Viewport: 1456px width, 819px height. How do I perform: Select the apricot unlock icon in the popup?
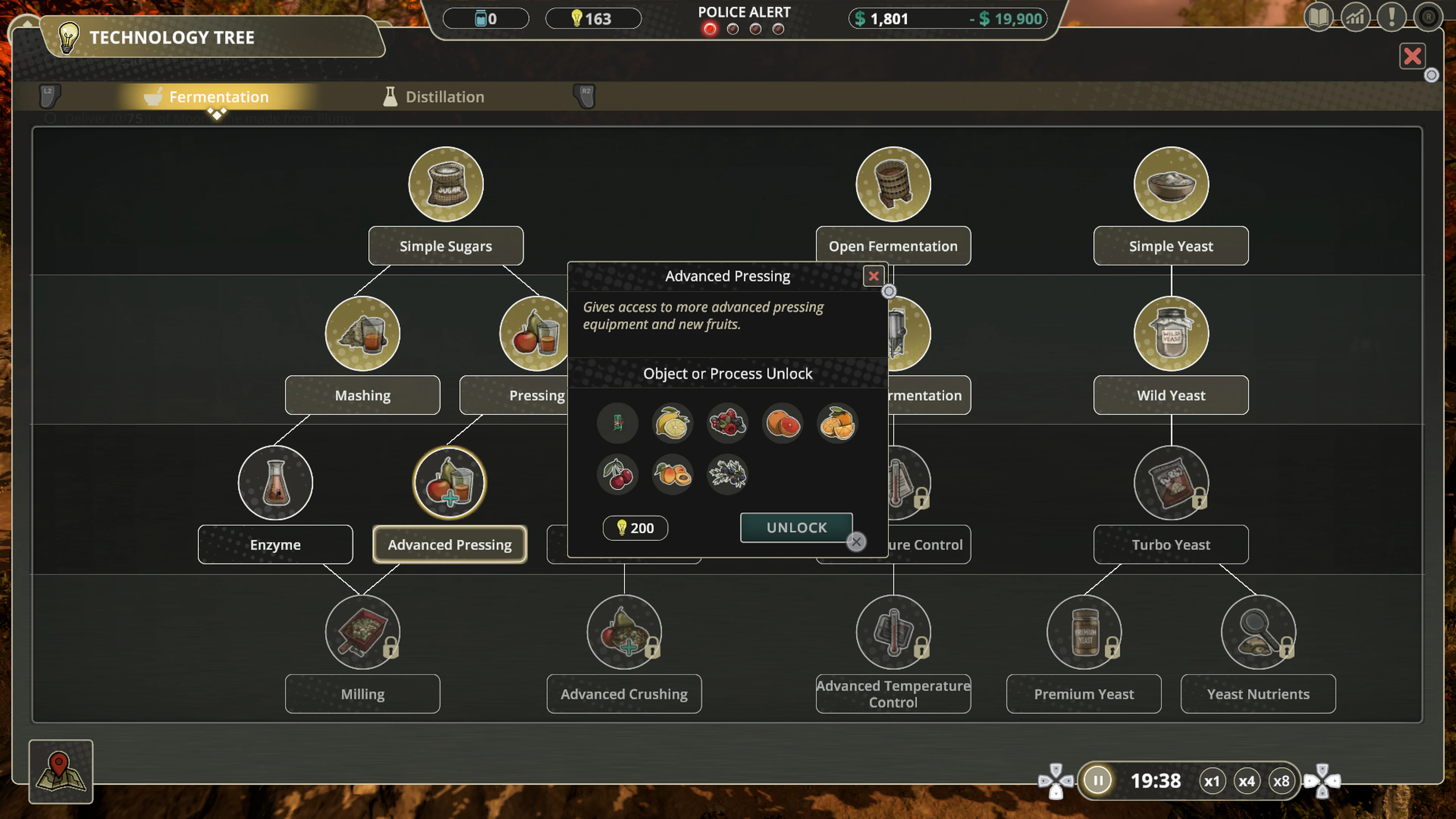pyautogui.click(x=672, y=475)
